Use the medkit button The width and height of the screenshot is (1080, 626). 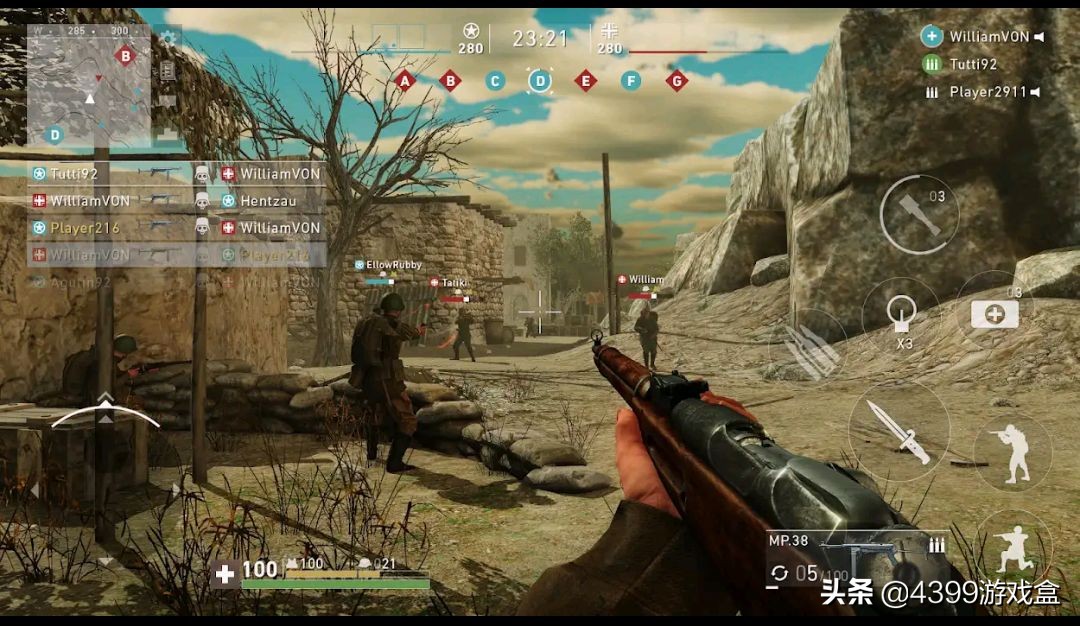(x=994, y=312)
